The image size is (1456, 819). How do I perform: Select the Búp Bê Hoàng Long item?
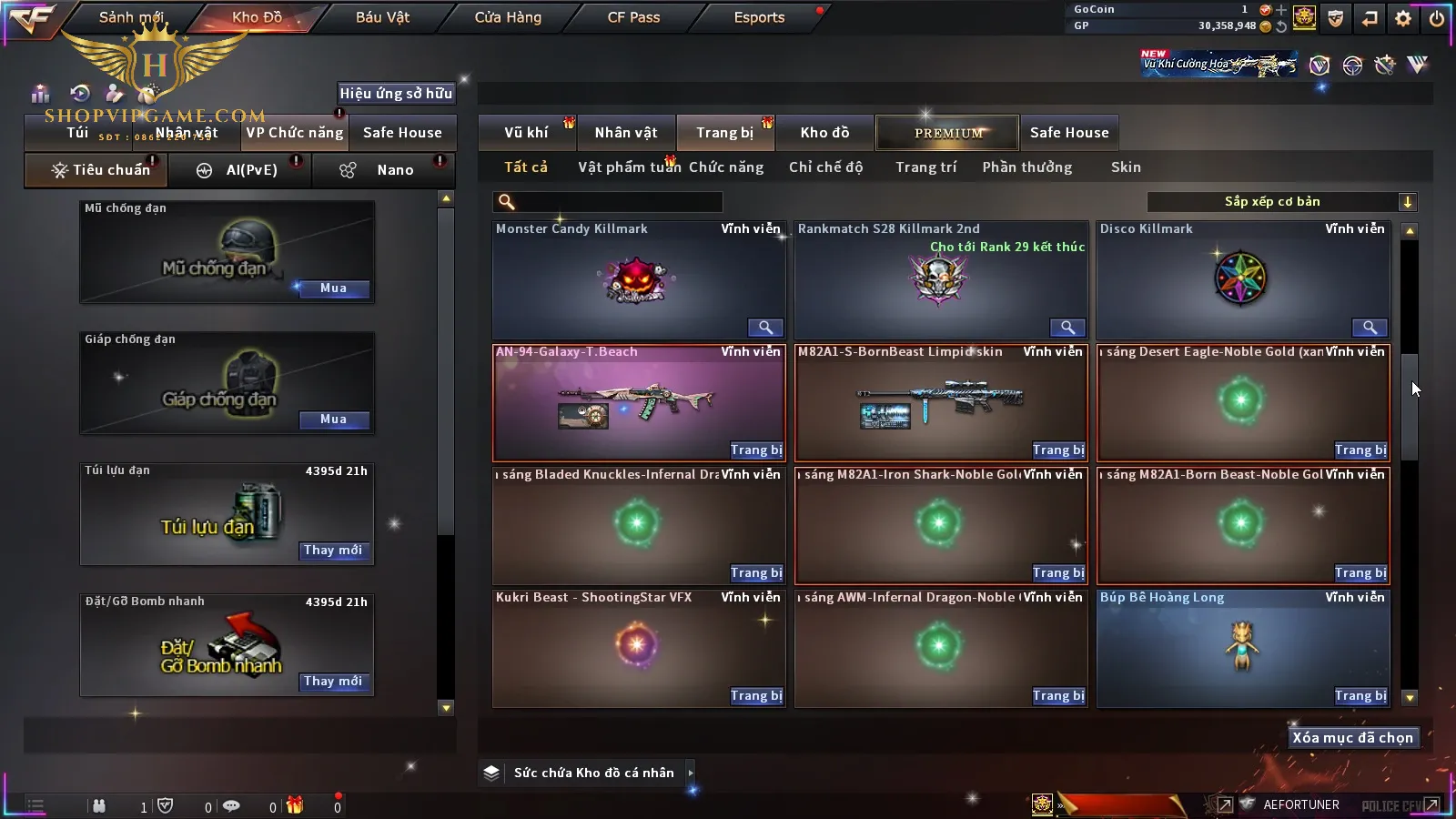pyautogui.click(x=1242, y=648)
